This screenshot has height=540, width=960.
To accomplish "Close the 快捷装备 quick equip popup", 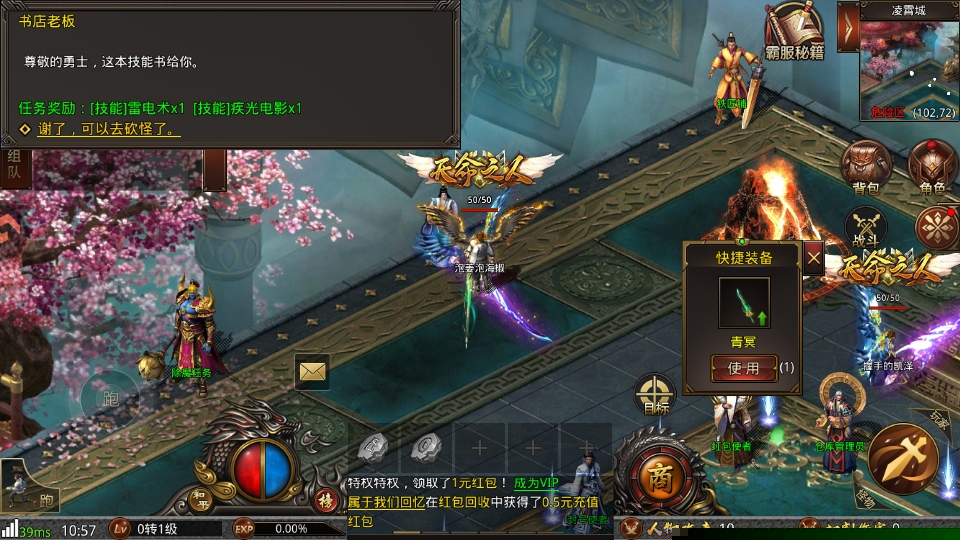I will coord(814,258).
